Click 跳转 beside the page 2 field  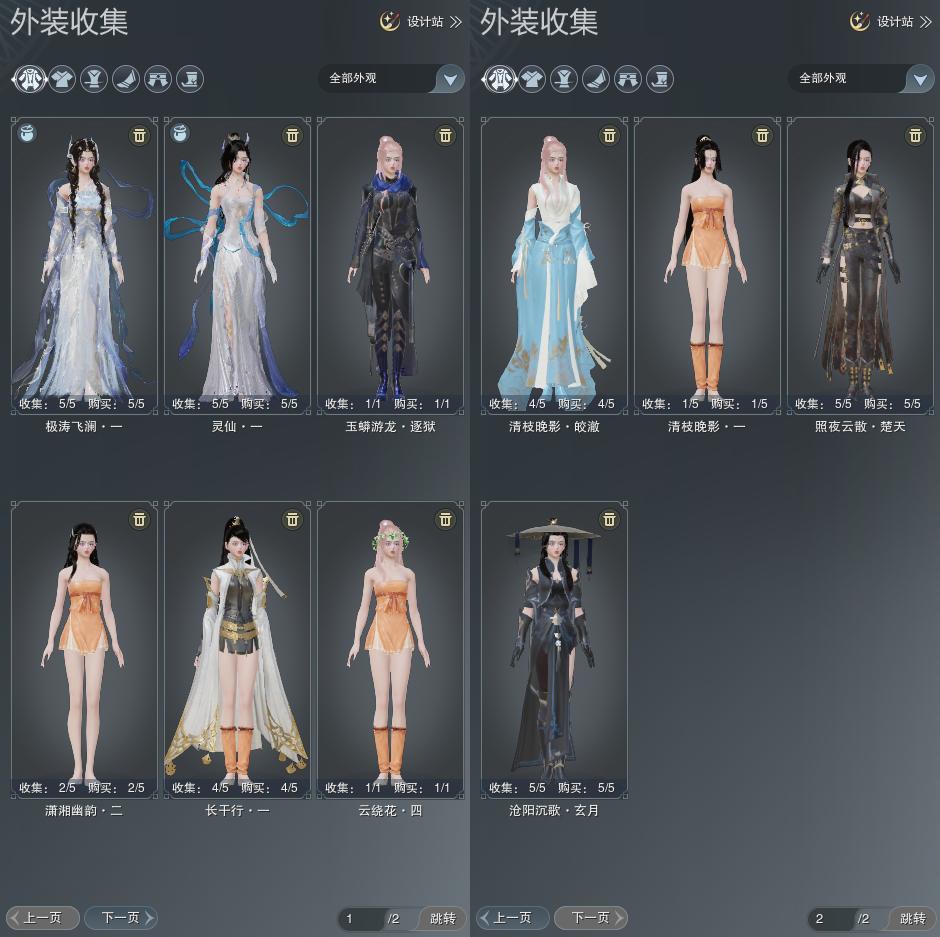point(912,918)
